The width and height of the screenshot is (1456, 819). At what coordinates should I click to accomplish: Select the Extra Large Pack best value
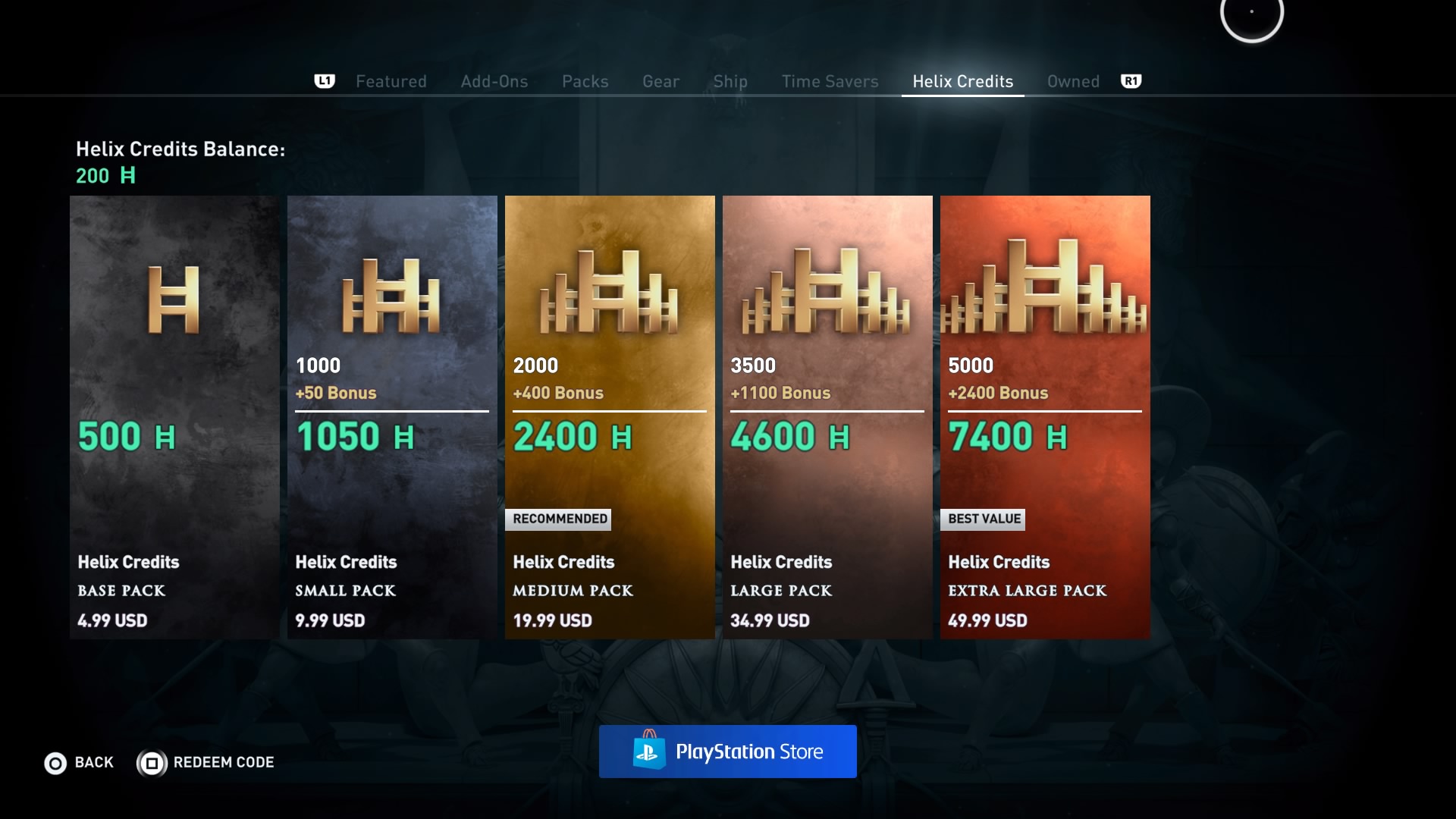click(1045, 417)
